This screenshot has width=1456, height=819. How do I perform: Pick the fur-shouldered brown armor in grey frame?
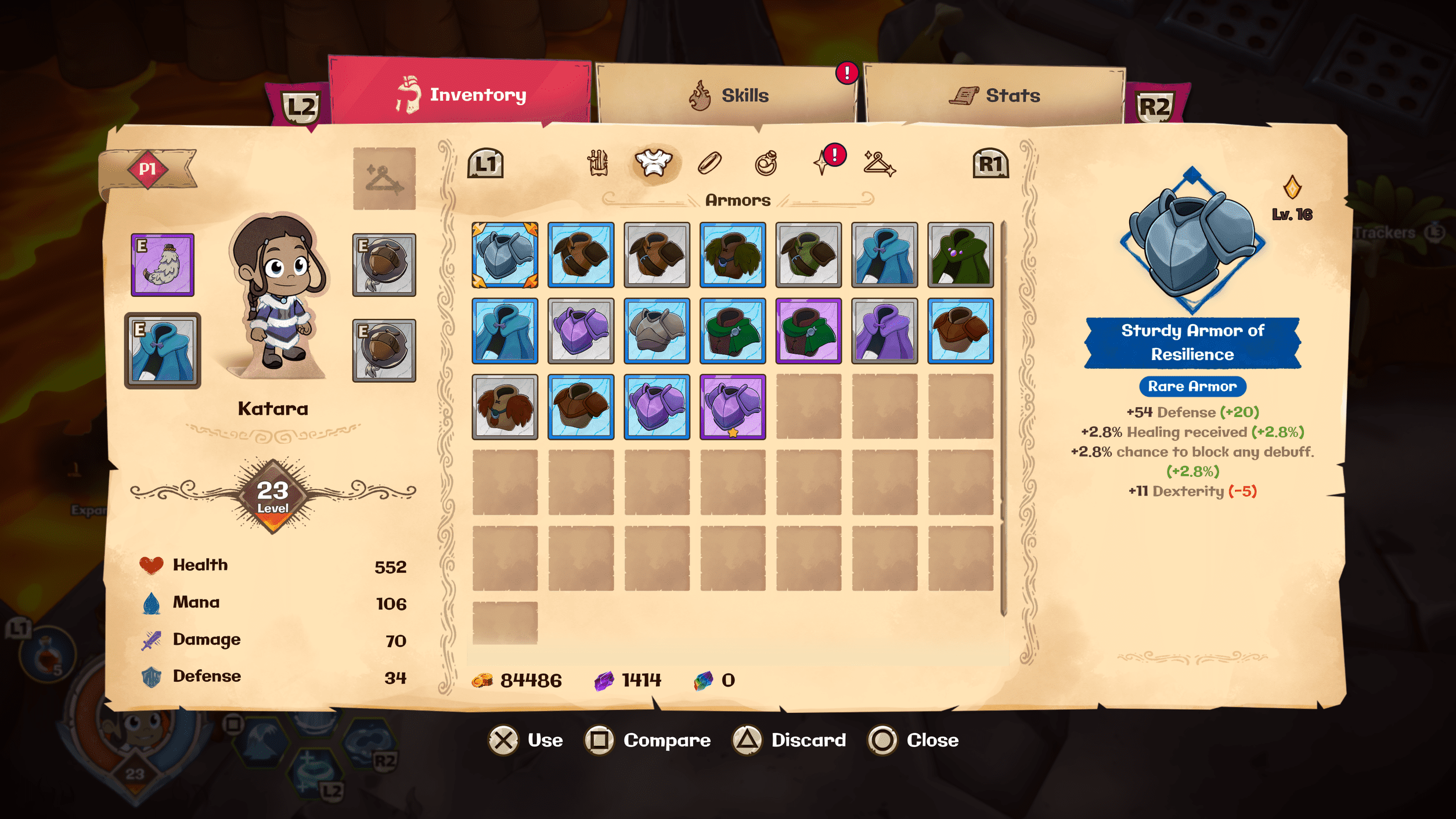click(x=504, y=407)
